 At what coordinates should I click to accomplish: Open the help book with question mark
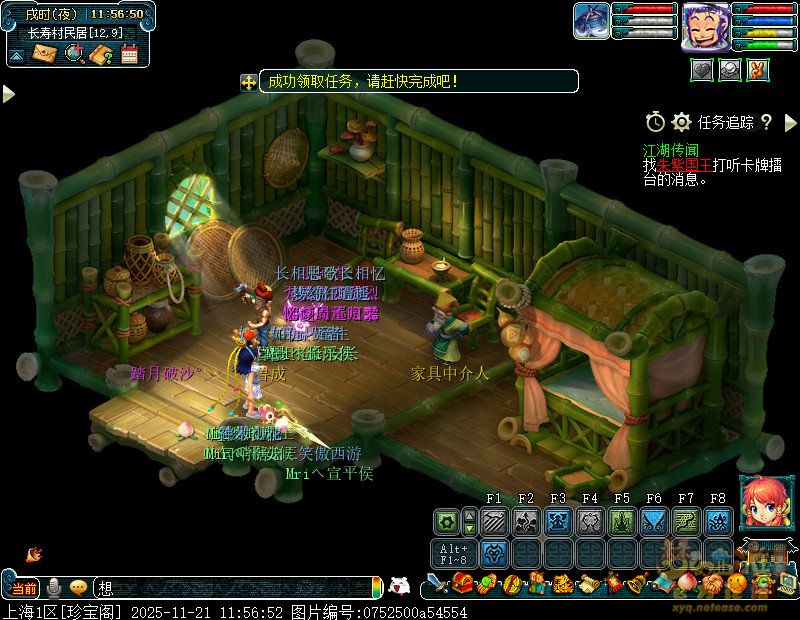(x=100, y=54)
